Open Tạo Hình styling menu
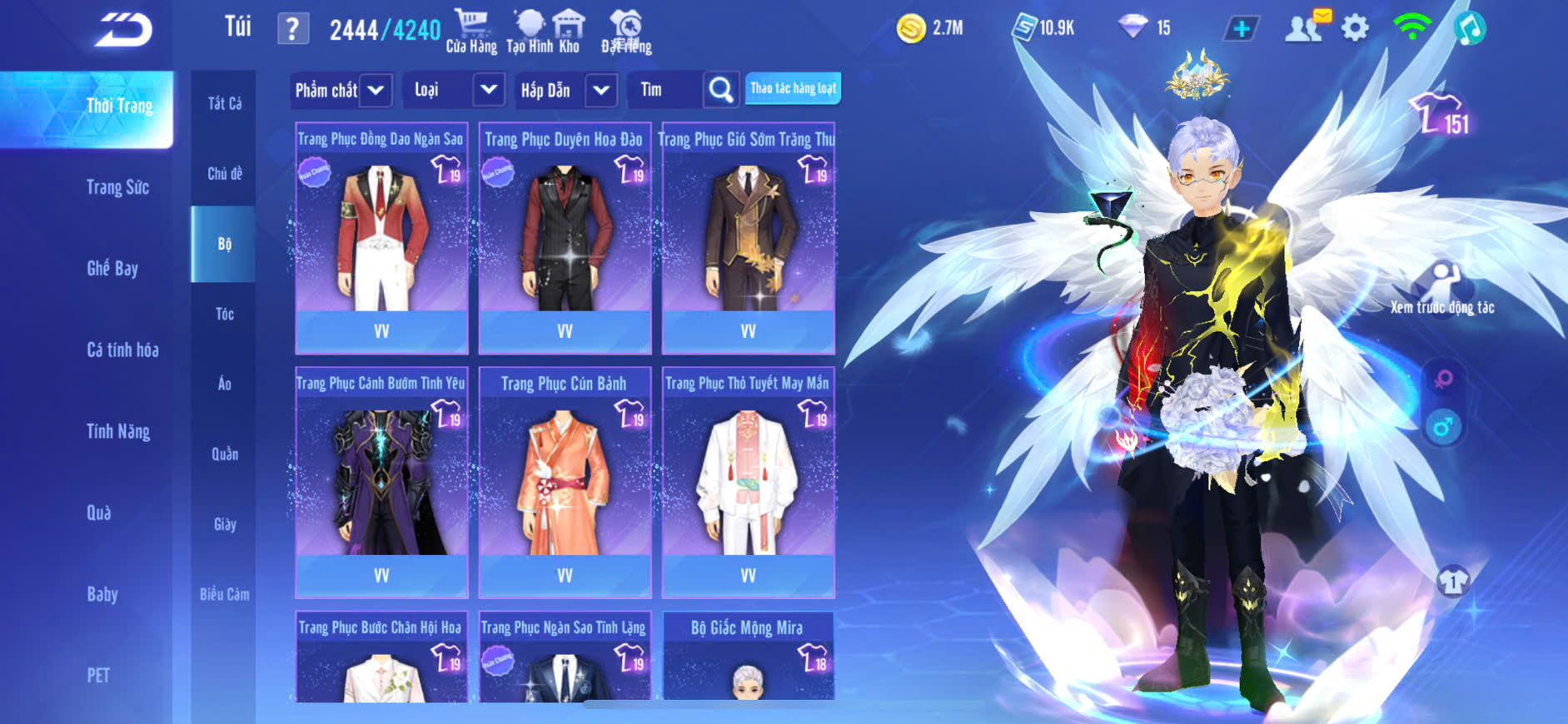The image size is (1568, 724). pos(529,32)
